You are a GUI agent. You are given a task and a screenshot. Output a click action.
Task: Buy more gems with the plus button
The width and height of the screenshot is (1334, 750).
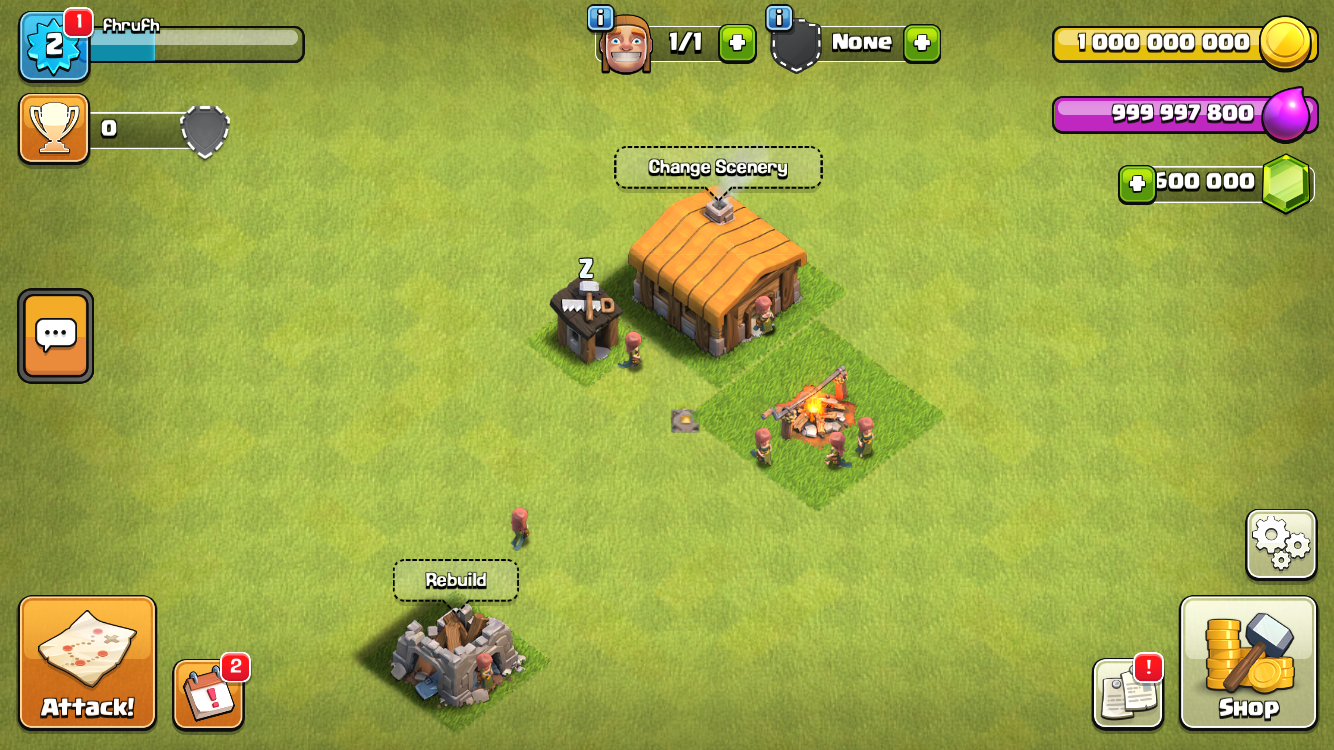1137,184
